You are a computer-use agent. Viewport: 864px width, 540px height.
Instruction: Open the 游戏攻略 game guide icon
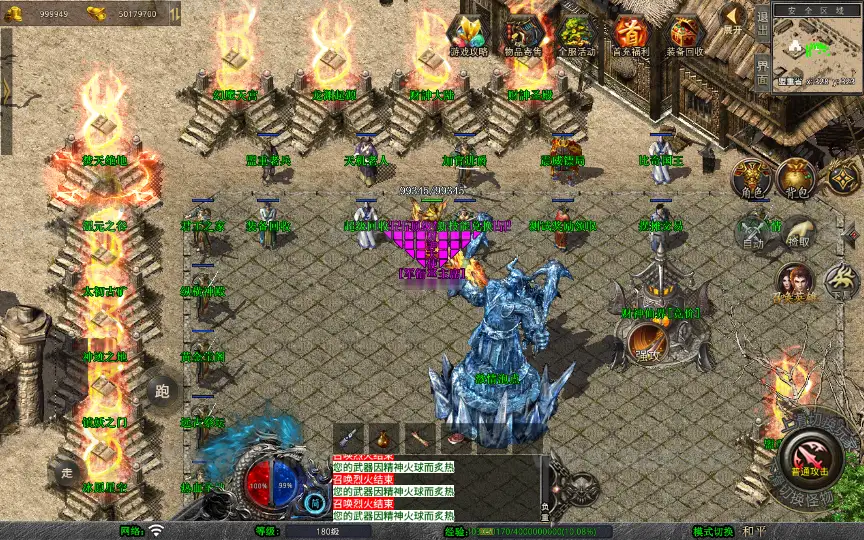pos(468,34)
